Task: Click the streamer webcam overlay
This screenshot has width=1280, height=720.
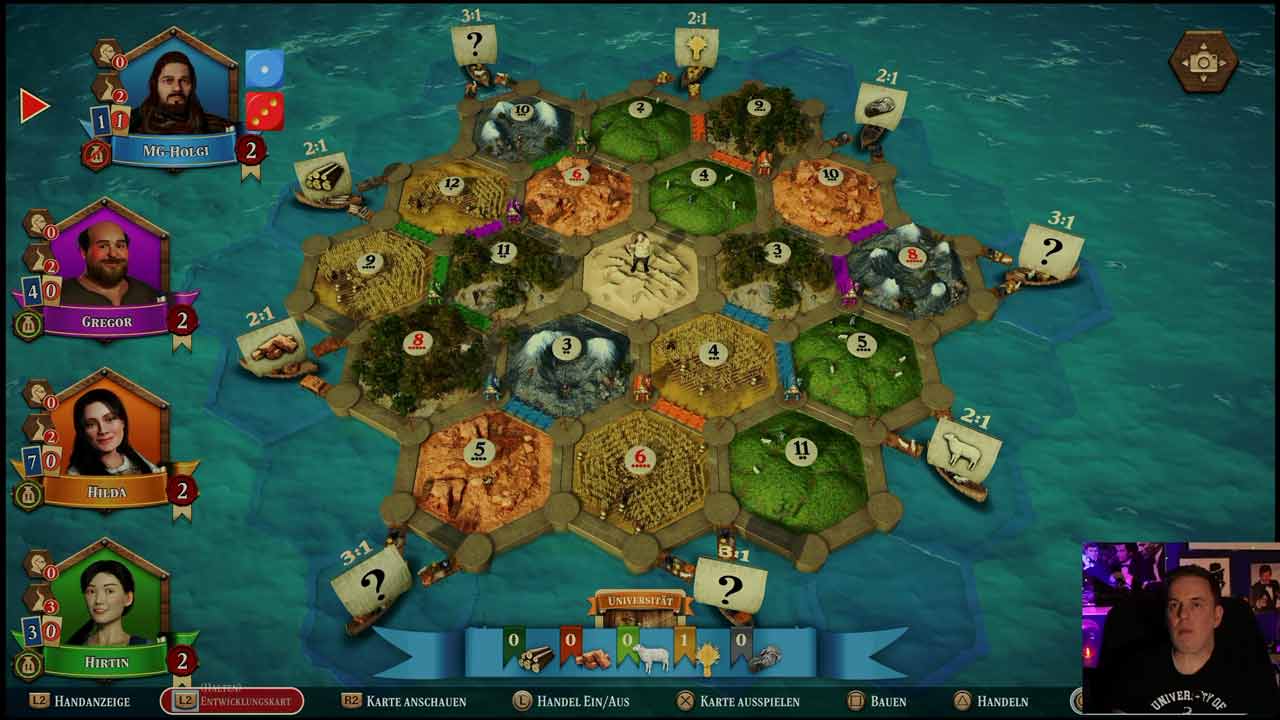Action: (x=1180, y=626)
